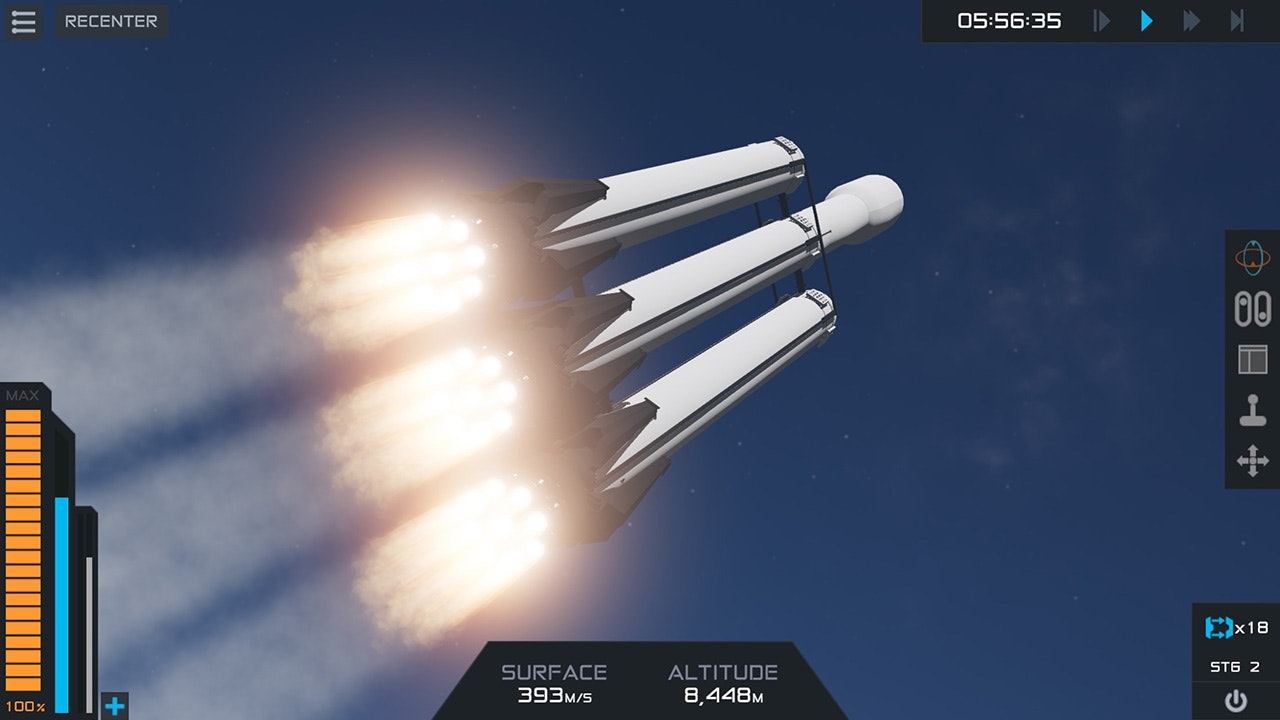Increase time warp speed
1280x720 pixels.
click(1190, 21)
